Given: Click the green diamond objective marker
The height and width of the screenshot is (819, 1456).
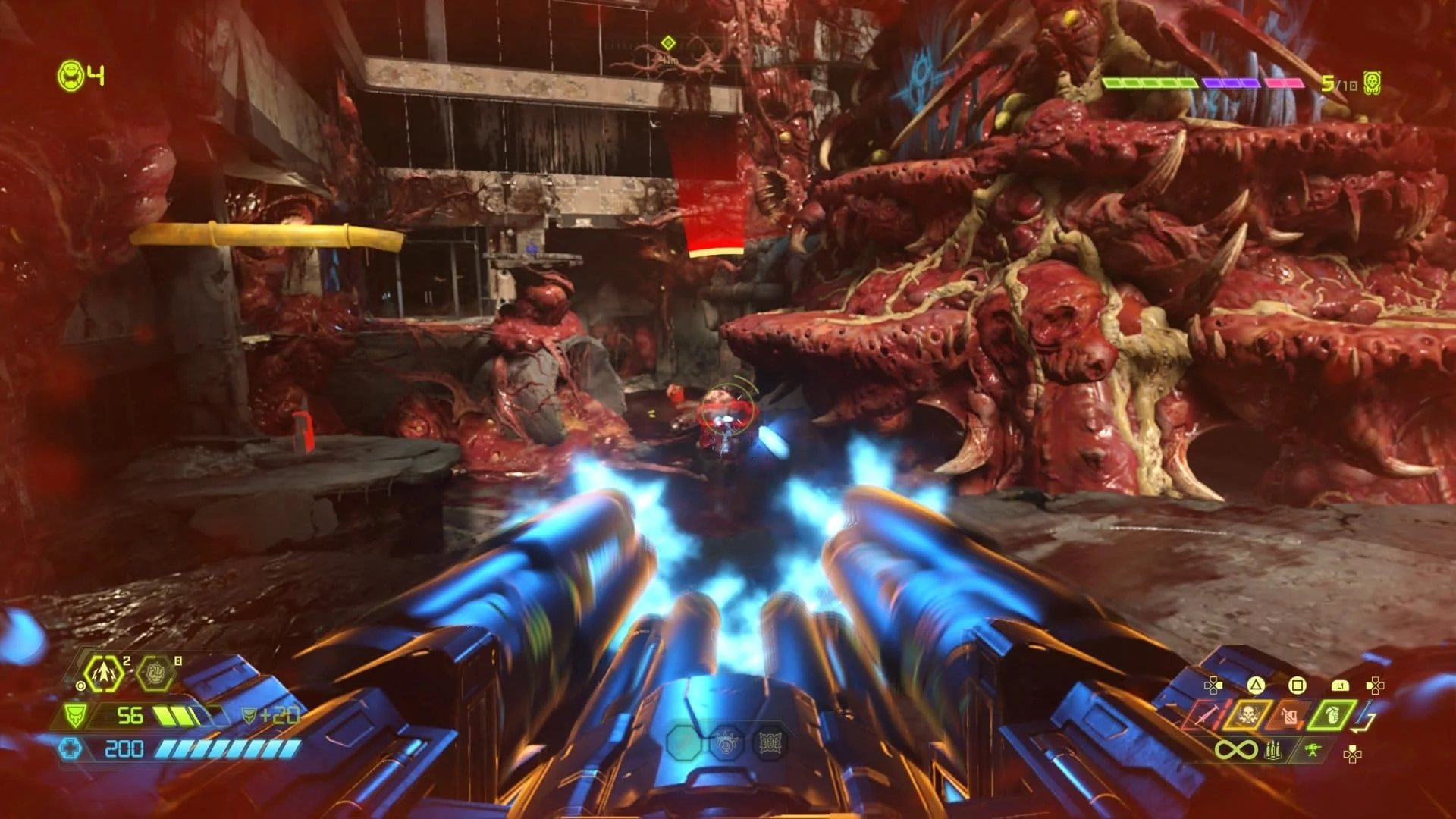Looking at the screenshot, I should [x=668, y=42].
